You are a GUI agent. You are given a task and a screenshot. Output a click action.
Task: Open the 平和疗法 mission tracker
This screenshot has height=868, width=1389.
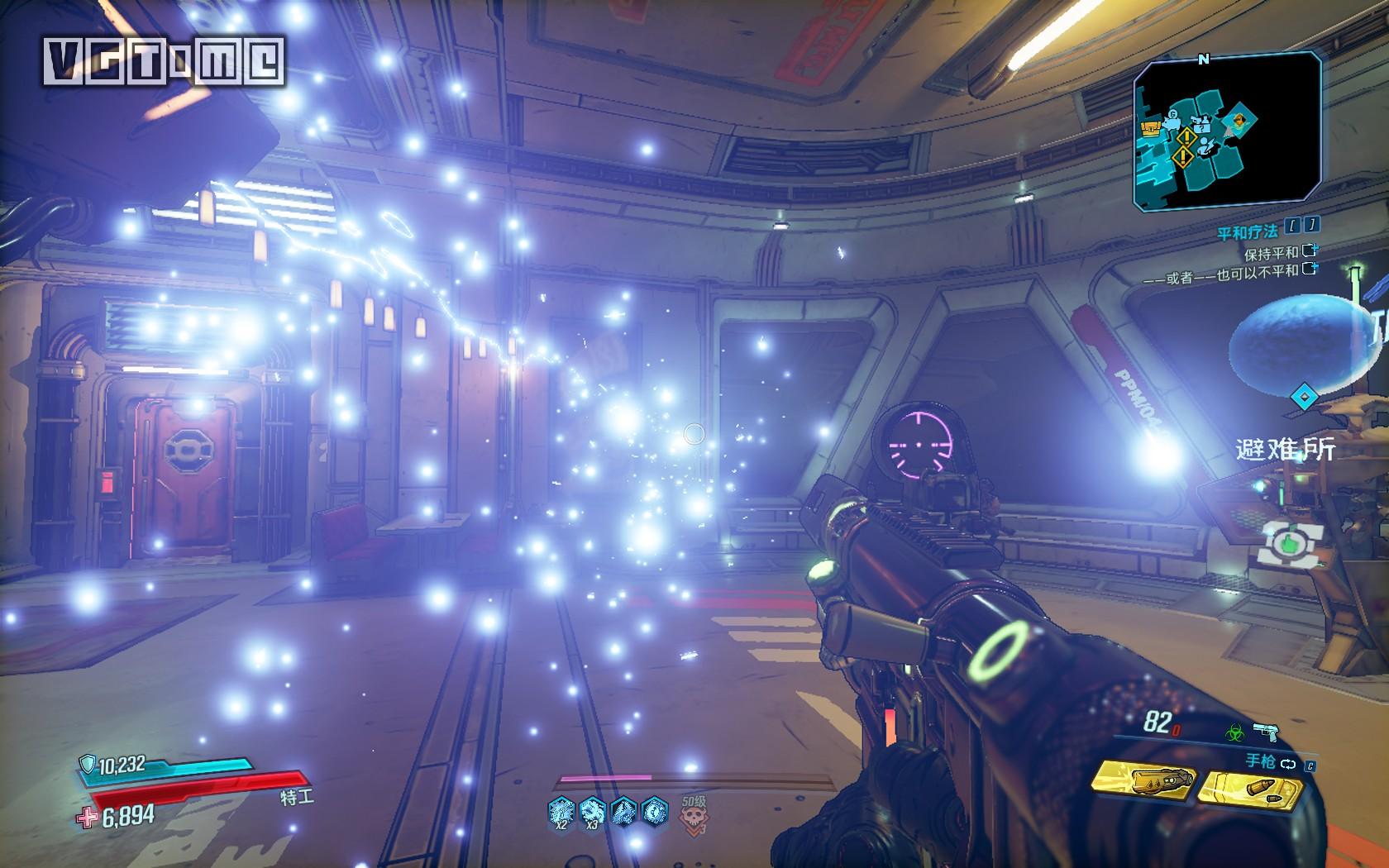(1247, 234)
